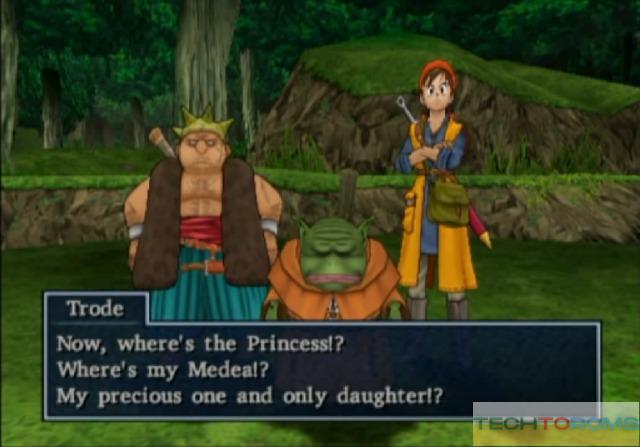Image resolution: width=640 pixels, height=447 pixels.
Task: Click the Trode speaker name label
Action: pos(95,308)
